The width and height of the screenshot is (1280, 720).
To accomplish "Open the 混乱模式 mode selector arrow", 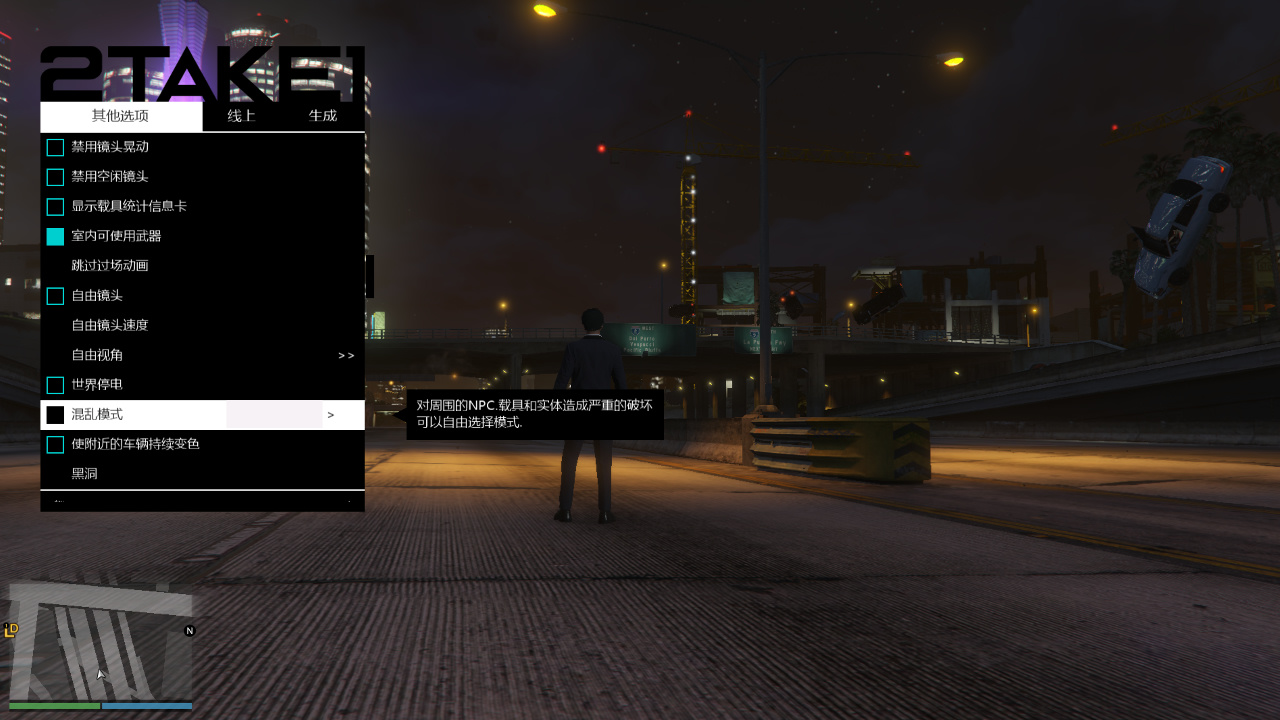I will point(330,414).
